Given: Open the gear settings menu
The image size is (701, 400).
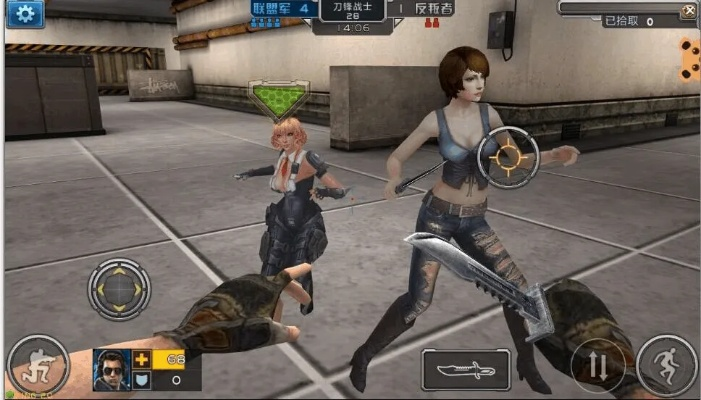Looking at the screenshot, I should (24, 13).
